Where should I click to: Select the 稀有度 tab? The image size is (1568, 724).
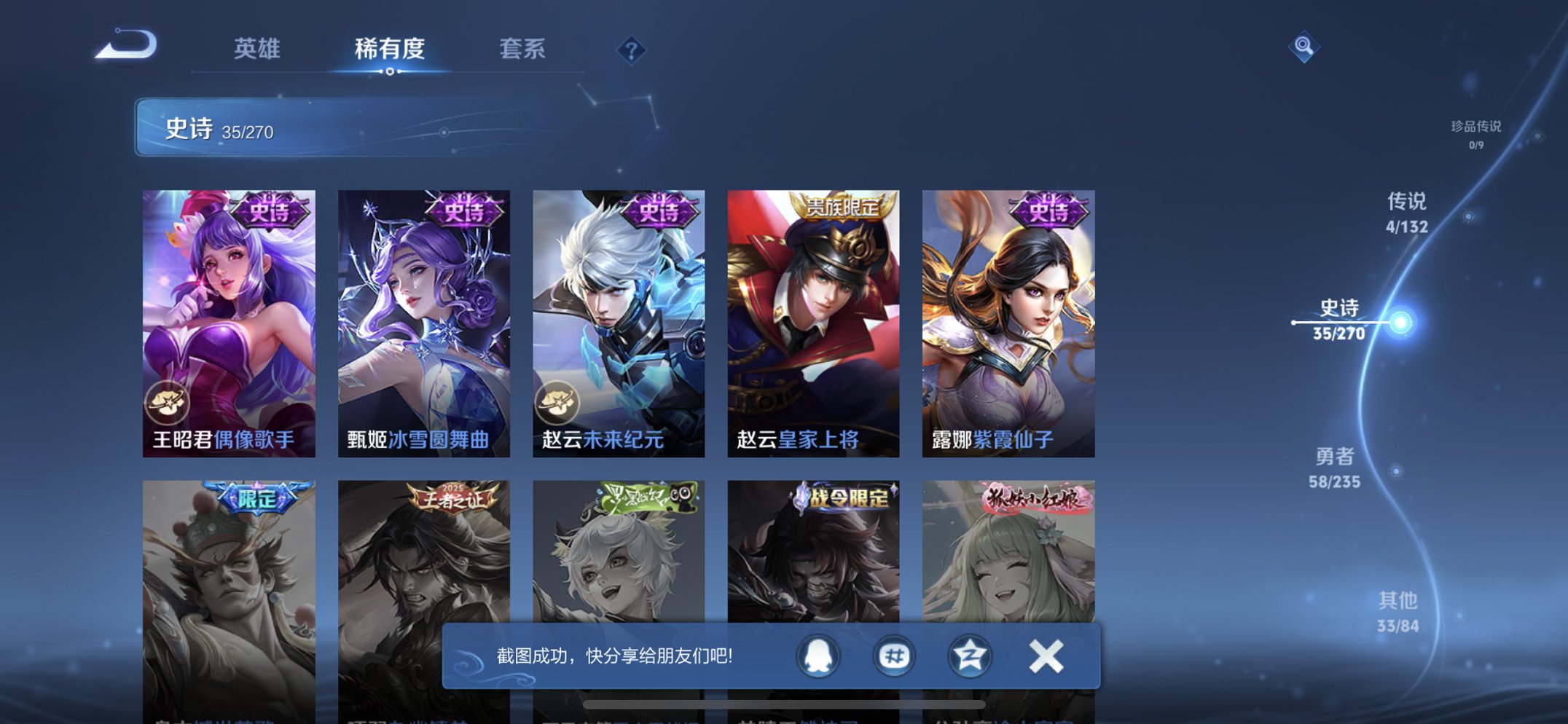click(390, 50)
